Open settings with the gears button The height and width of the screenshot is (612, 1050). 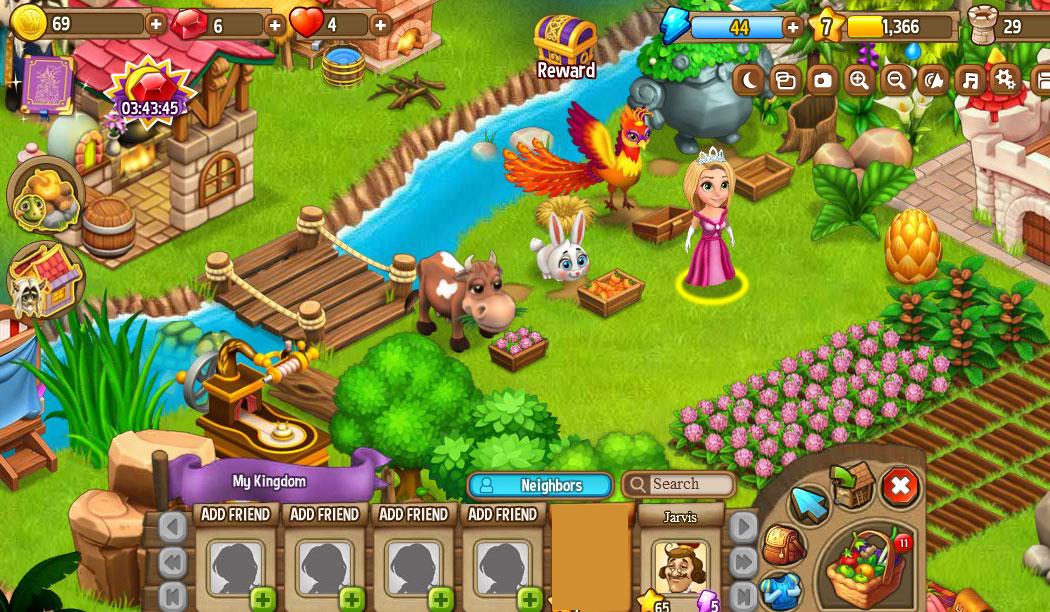[x=1005, y=79]
